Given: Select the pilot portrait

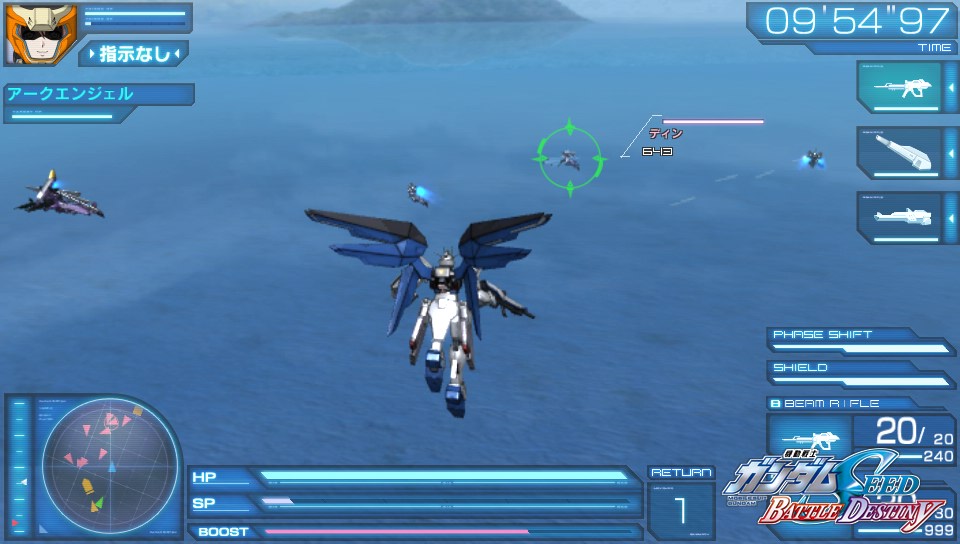Looking at the screenshot, I should point(27,34).
